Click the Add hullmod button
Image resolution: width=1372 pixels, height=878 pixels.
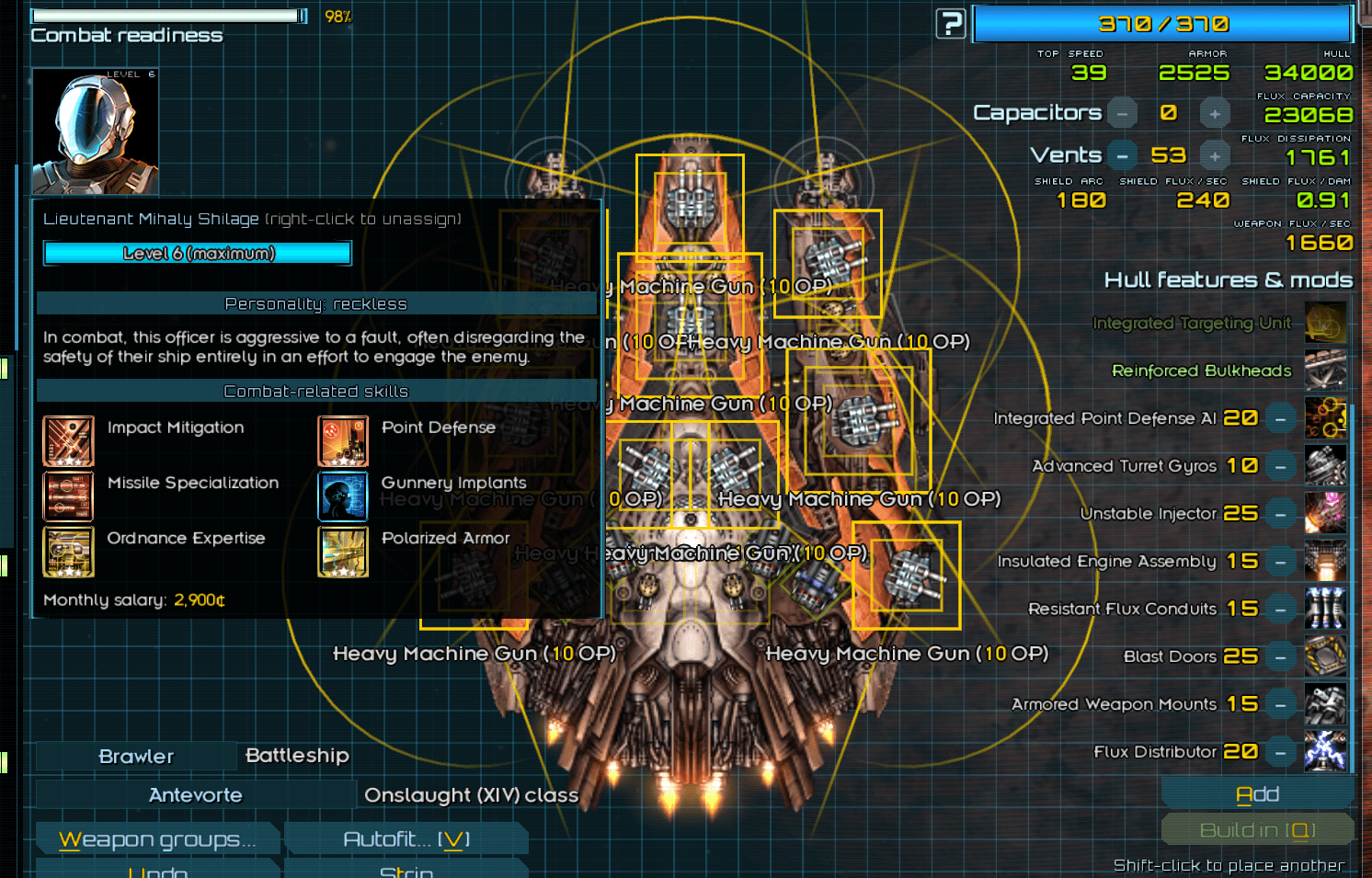tap(1258, 792)
